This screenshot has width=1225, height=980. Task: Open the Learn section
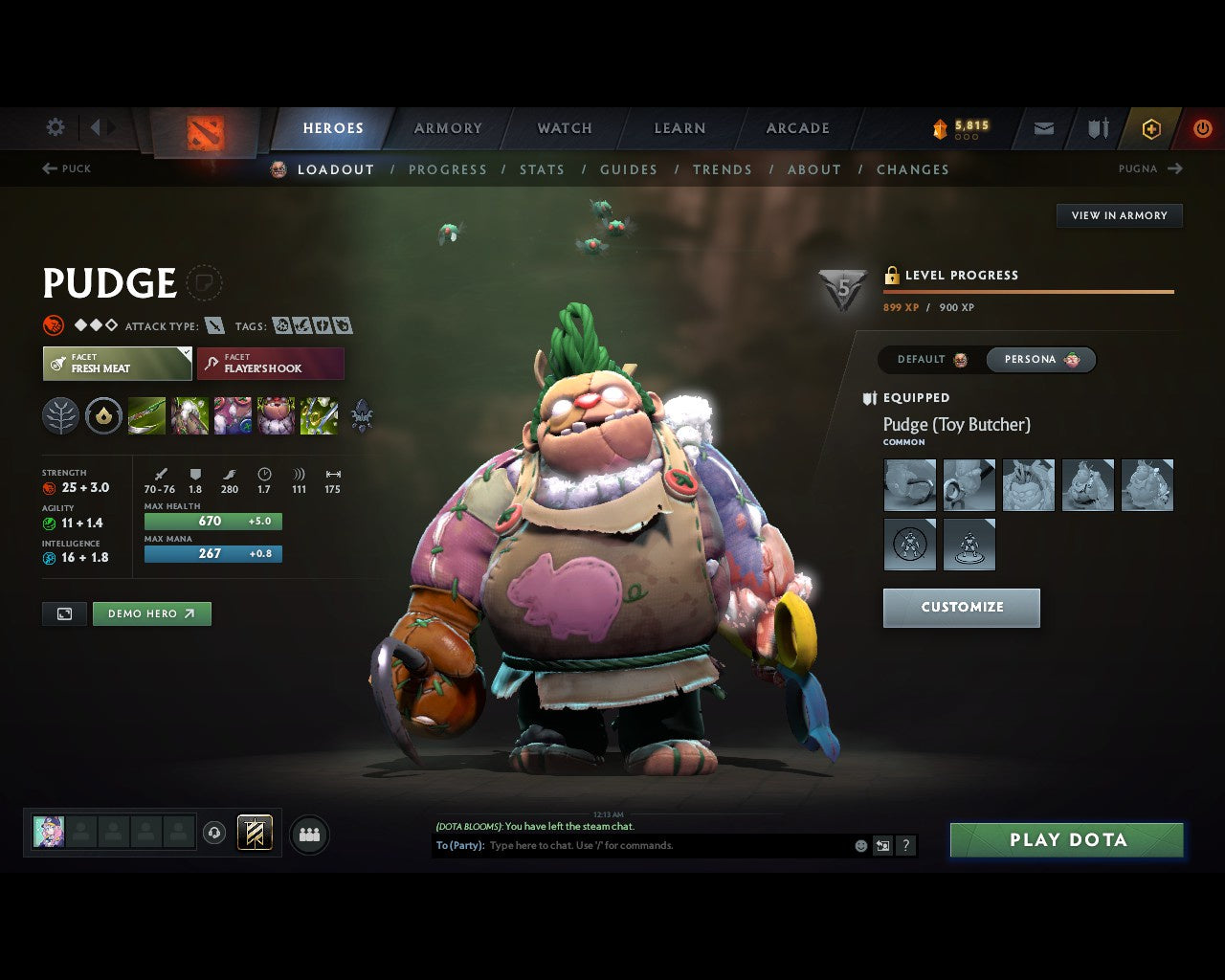click(679, 128)
